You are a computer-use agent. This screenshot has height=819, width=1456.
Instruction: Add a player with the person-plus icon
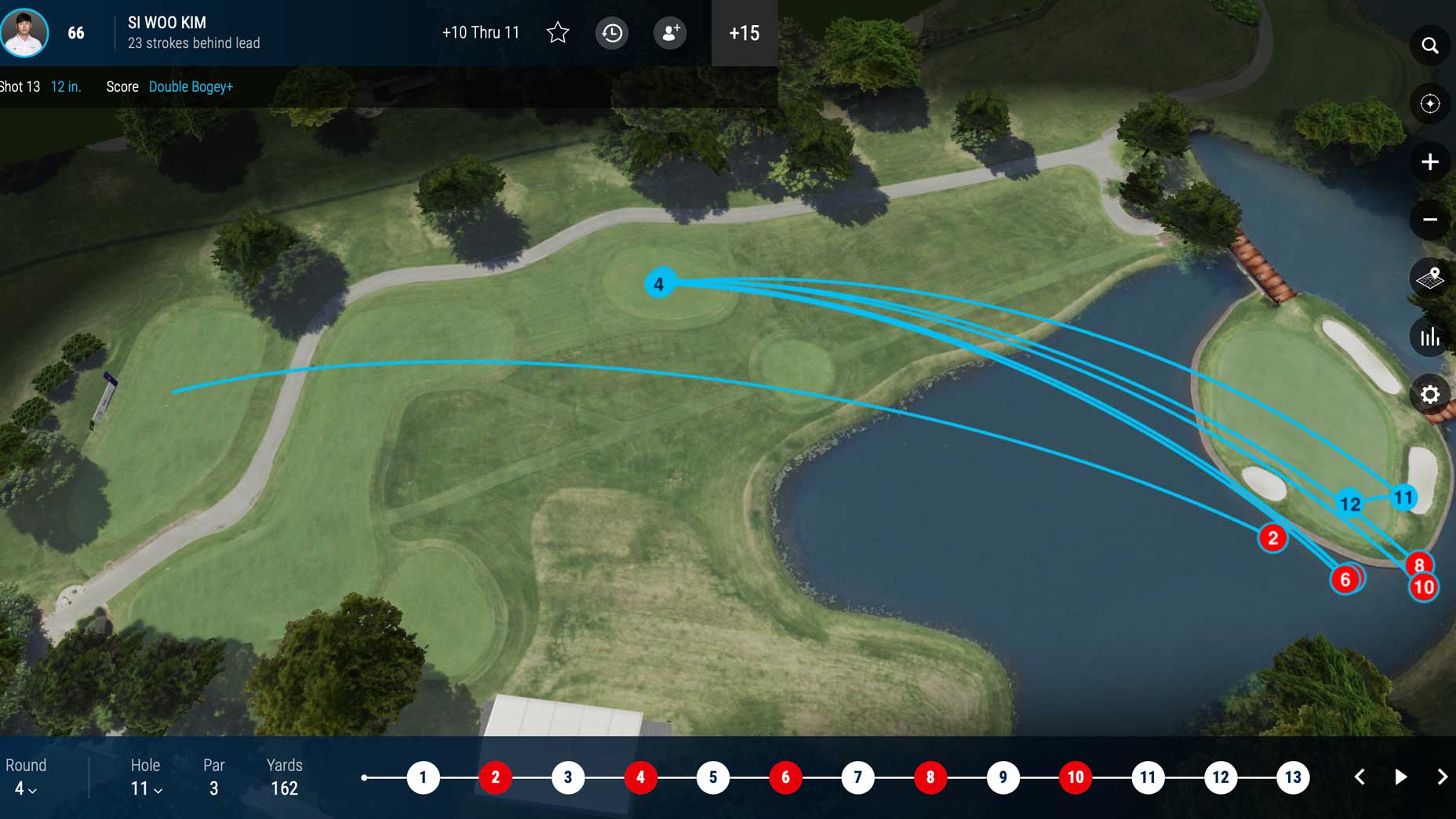tap(670, 33)
